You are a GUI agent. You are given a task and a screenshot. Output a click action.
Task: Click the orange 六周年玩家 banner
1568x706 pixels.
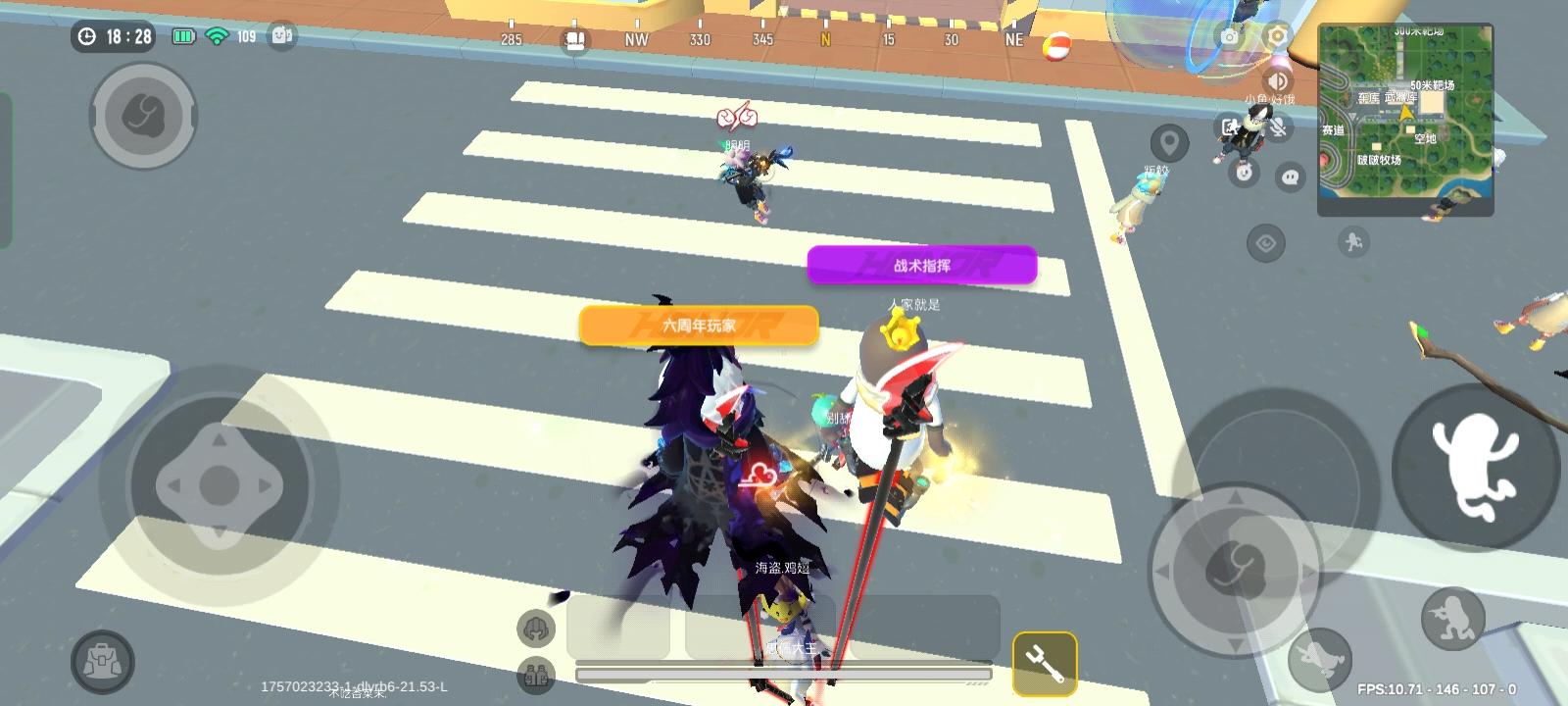[698, 325]
